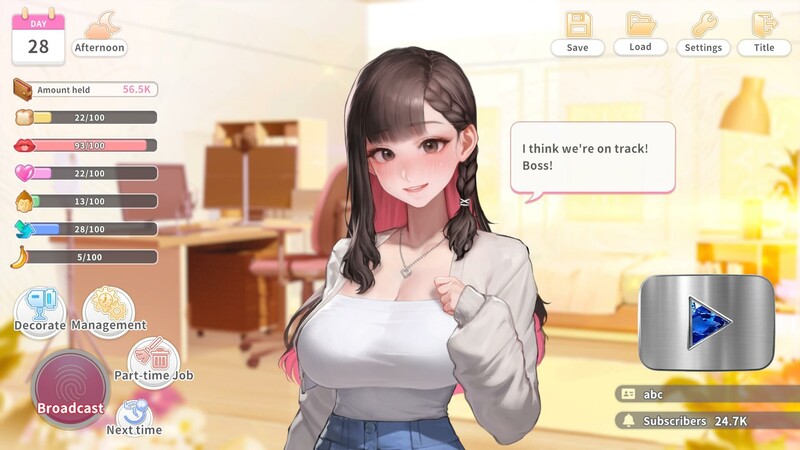Click the Day 28 calendar

[38, 37]
